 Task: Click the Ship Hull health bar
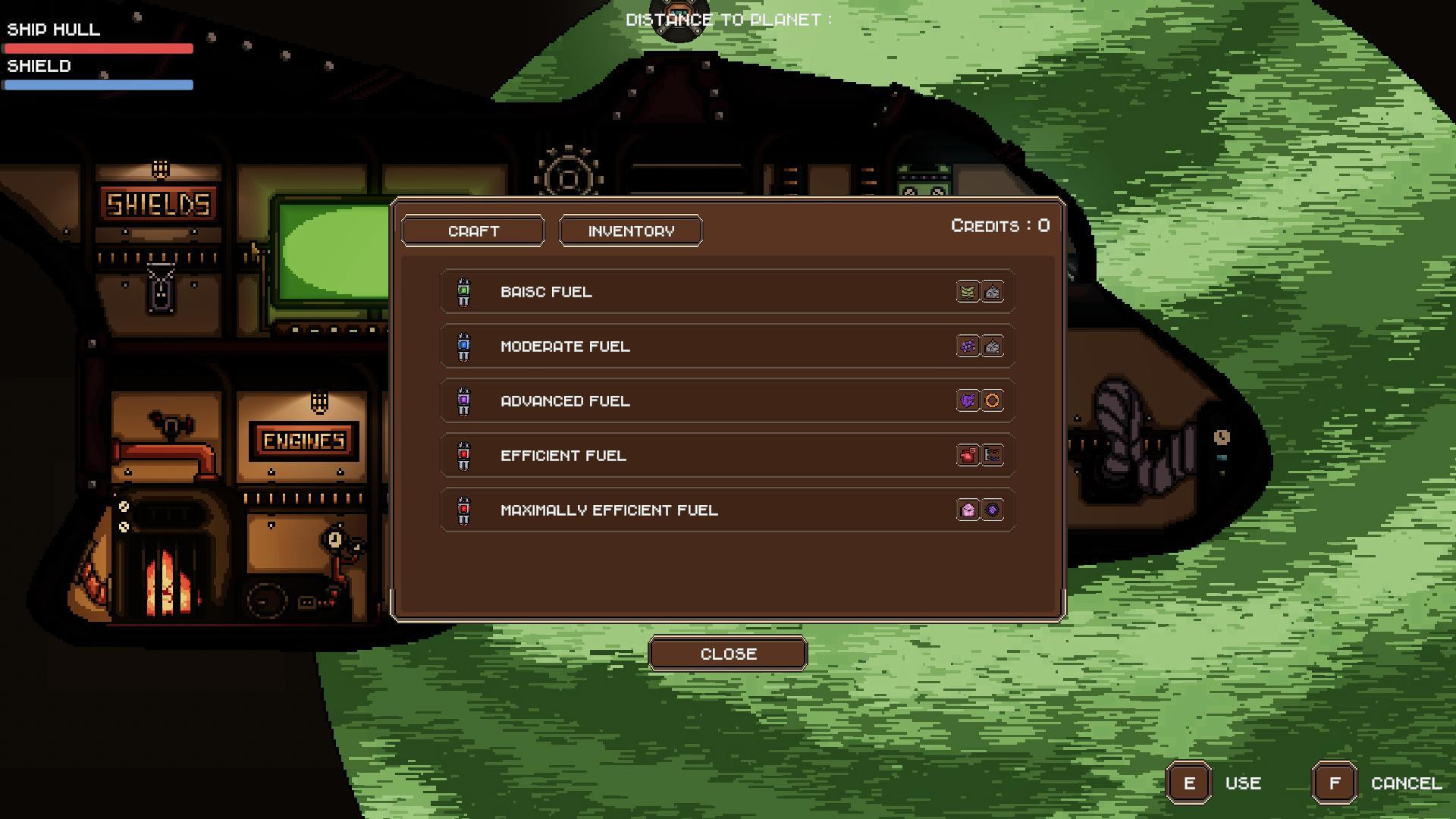[99, 49]
